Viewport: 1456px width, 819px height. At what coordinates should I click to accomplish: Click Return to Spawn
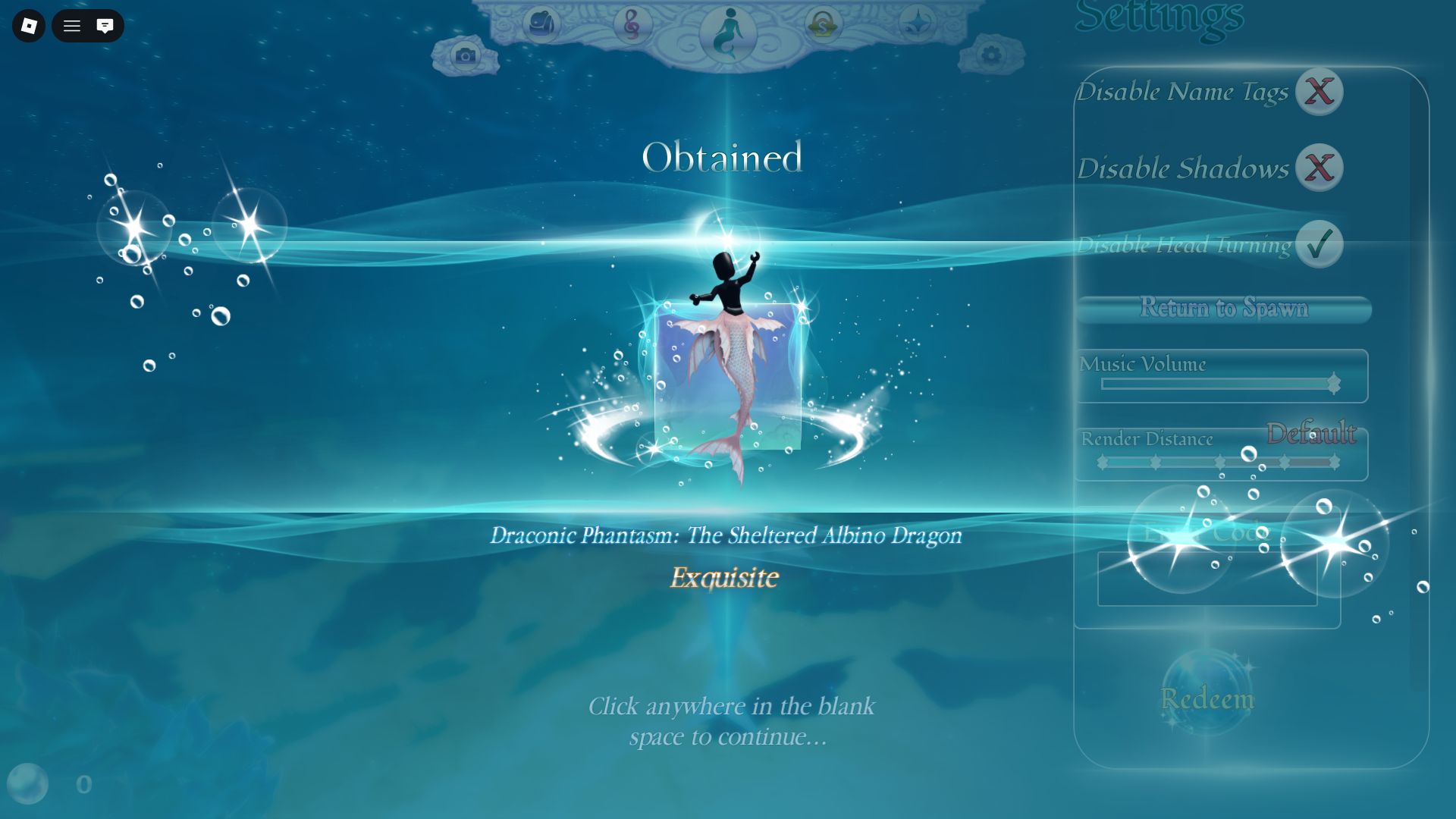point(1223,309)
